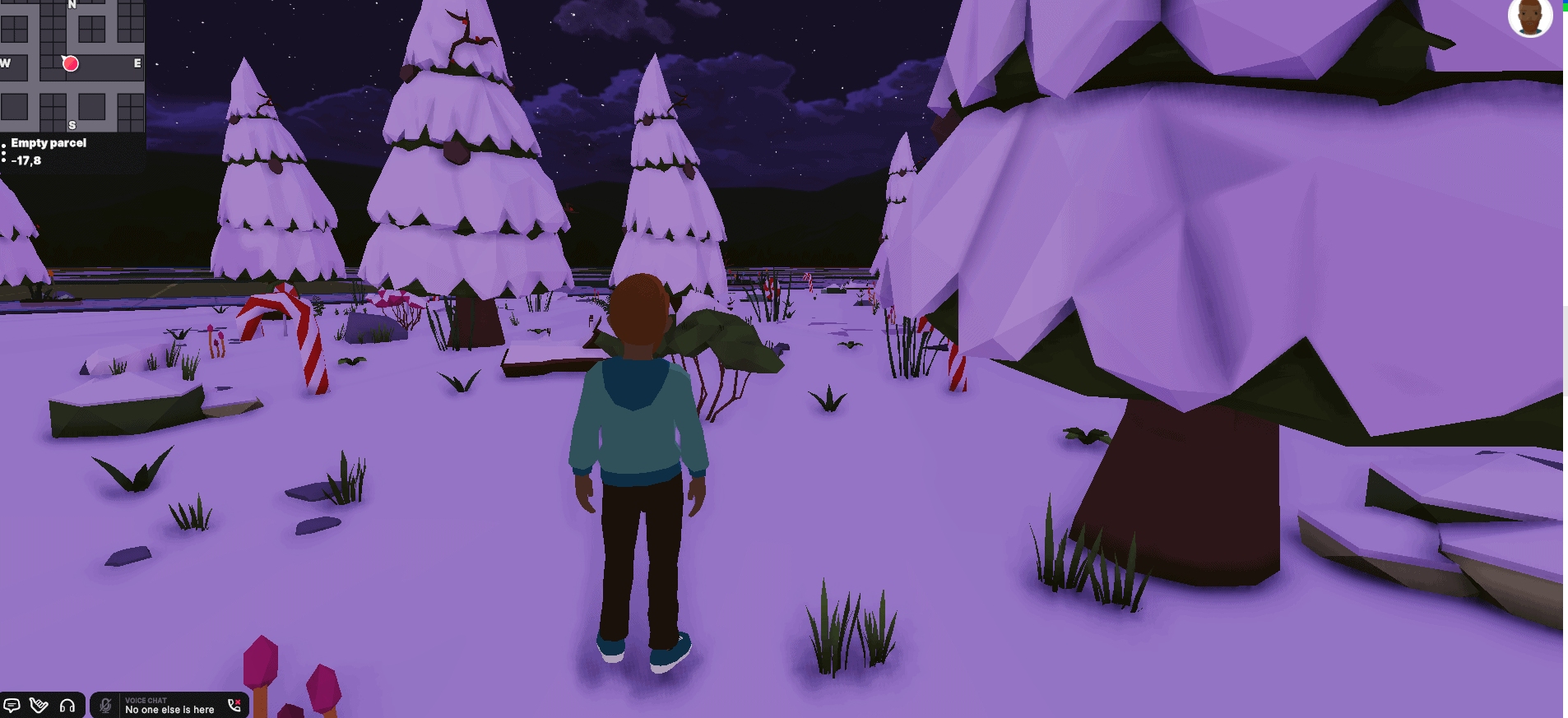Click the S compass marker on the minimap
The width and height of the screenshot is (1568, 718).
(x=72, y=124)
